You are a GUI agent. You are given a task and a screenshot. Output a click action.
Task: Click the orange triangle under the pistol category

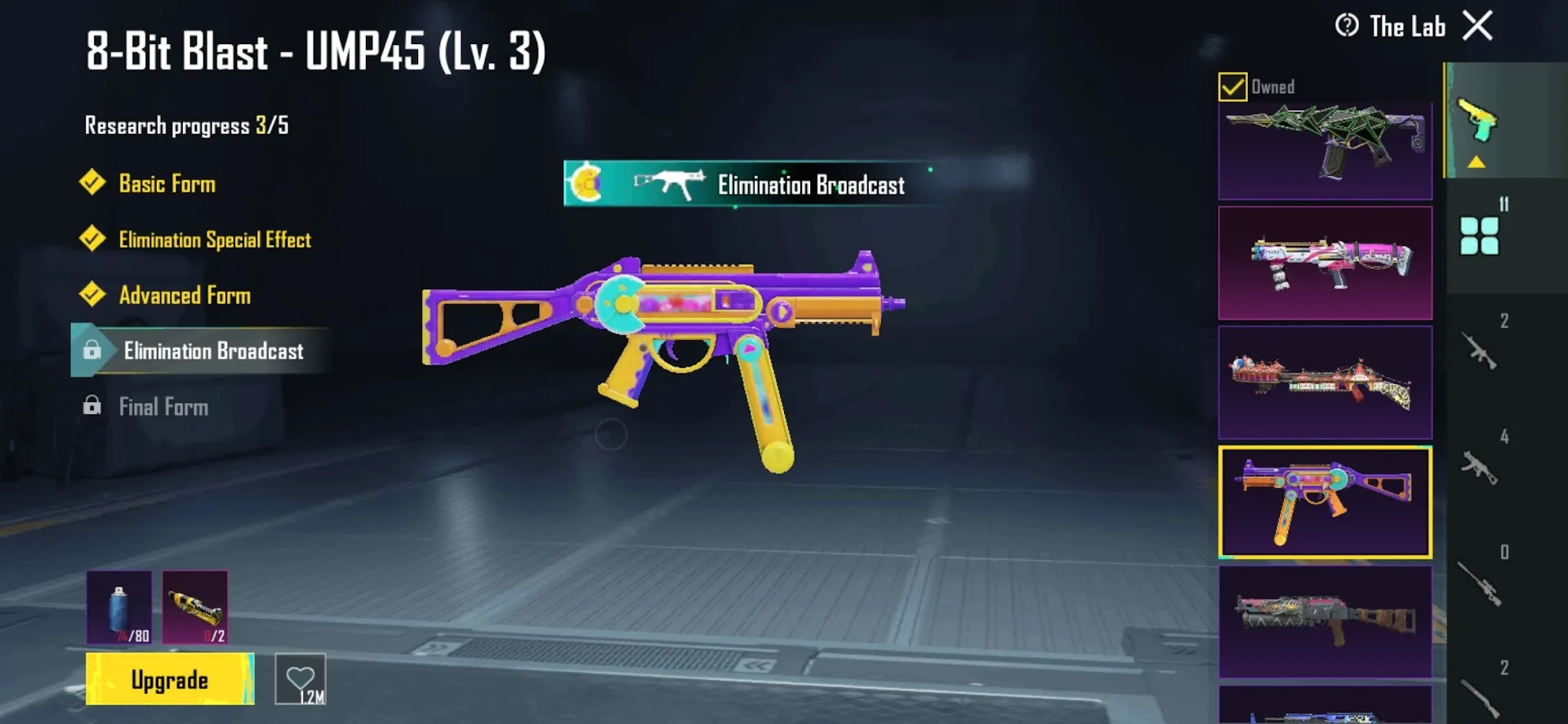point(1475,161)
